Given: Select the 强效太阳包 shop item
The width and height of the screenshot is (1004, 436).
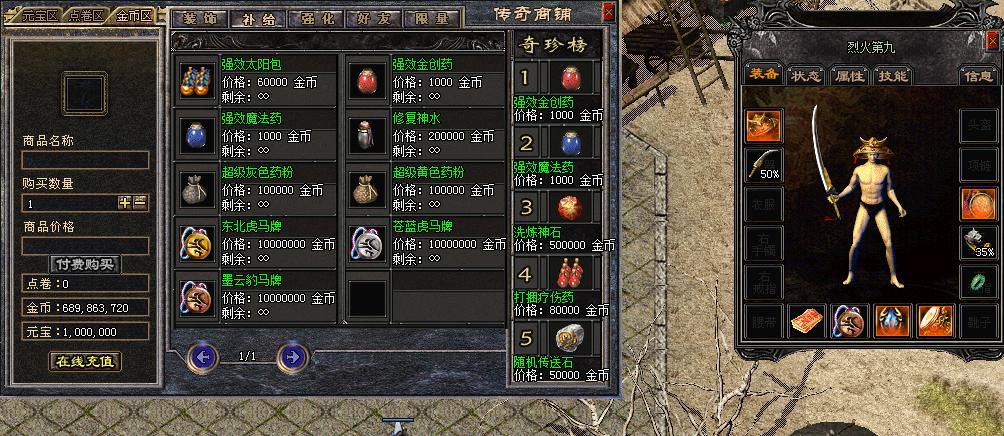Looking at the screenshot, I should 196,79.
